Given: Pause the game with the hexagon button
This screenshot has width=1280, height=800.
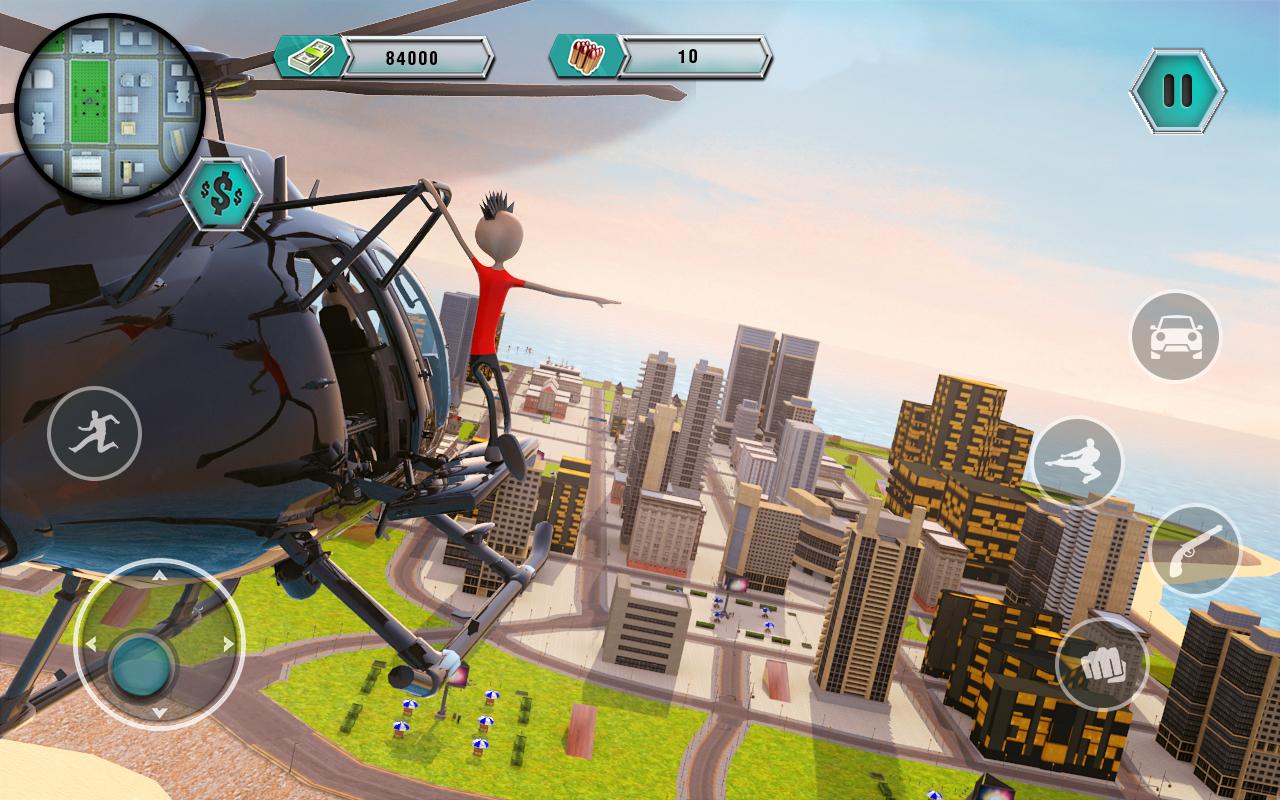Looking at the screenshot, I should 1177,92.
